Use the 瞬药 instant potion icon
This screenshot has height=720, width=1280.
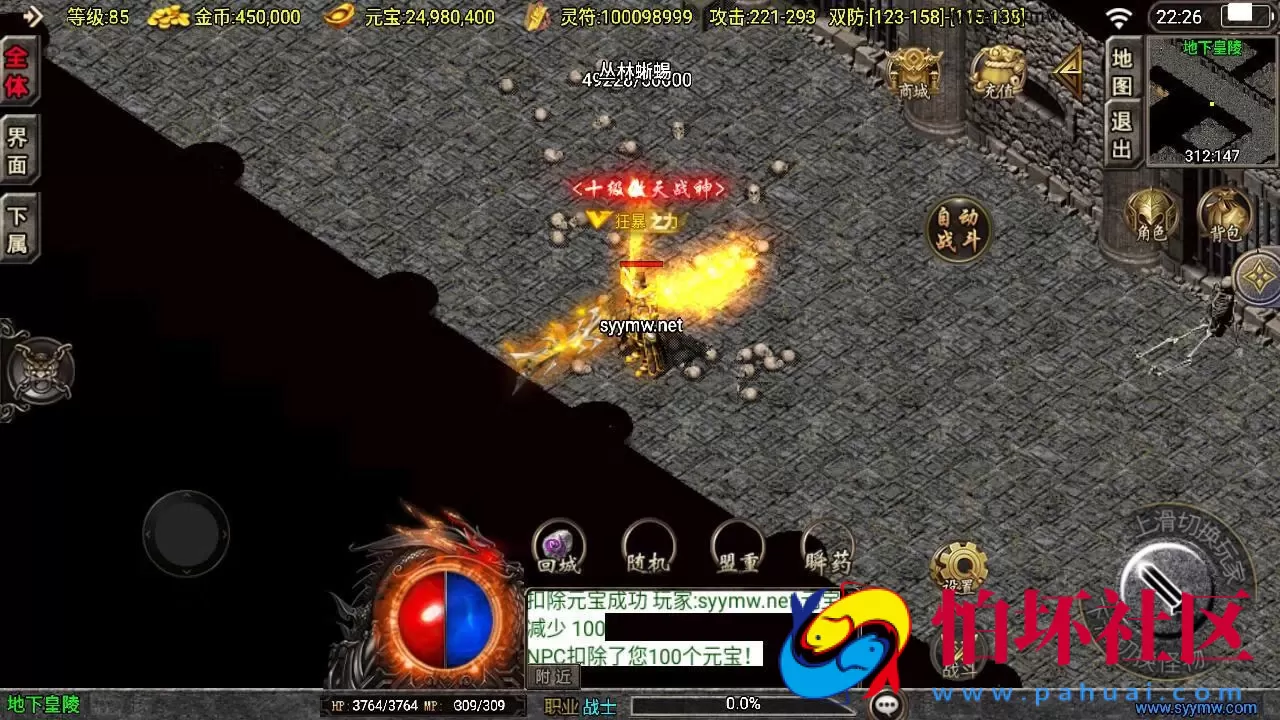click(x=827, y=549)
